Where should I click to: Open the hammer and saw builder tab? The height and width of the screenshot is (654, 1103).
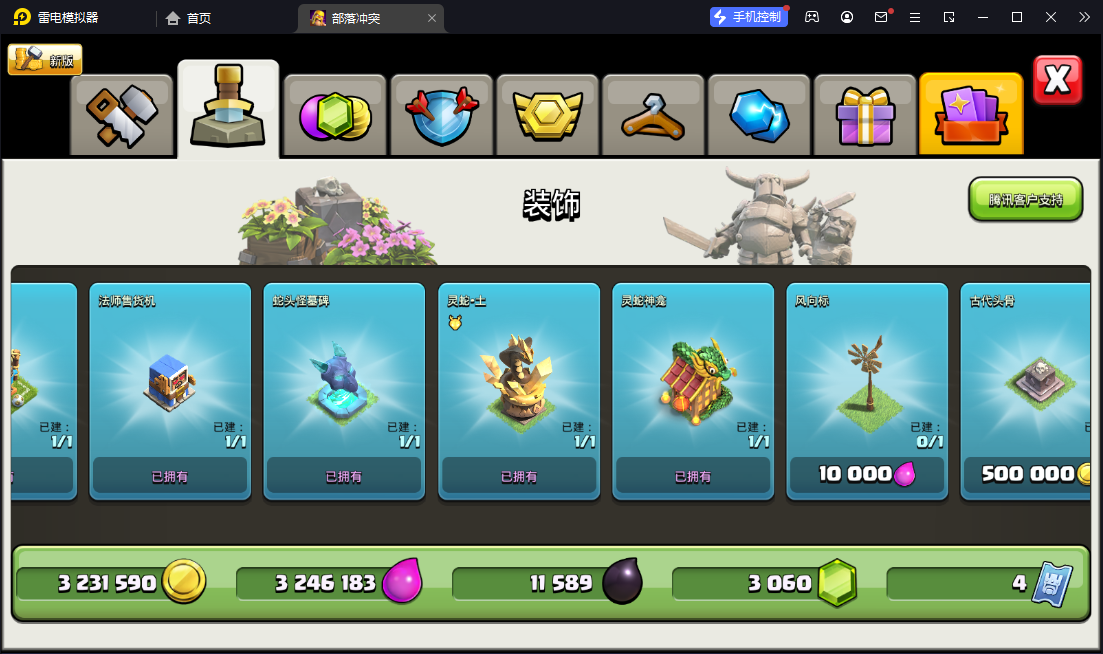(122, 115)
